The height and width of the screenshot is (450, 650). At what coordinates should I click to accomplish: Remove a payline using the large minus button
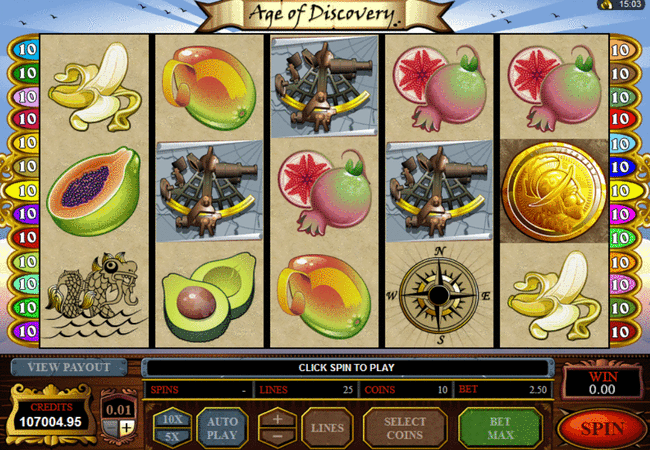tap(278, 437)
